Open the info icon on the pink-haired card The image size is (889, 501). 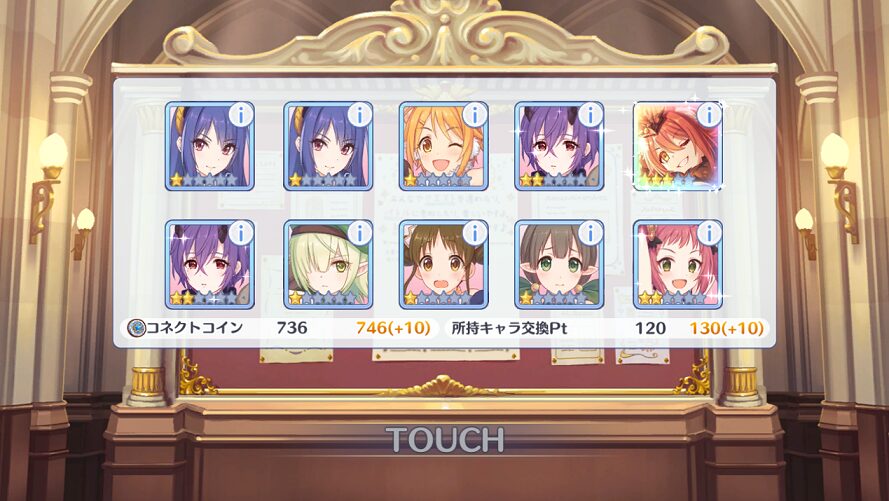pyautogui.click(x=707, y=234)
